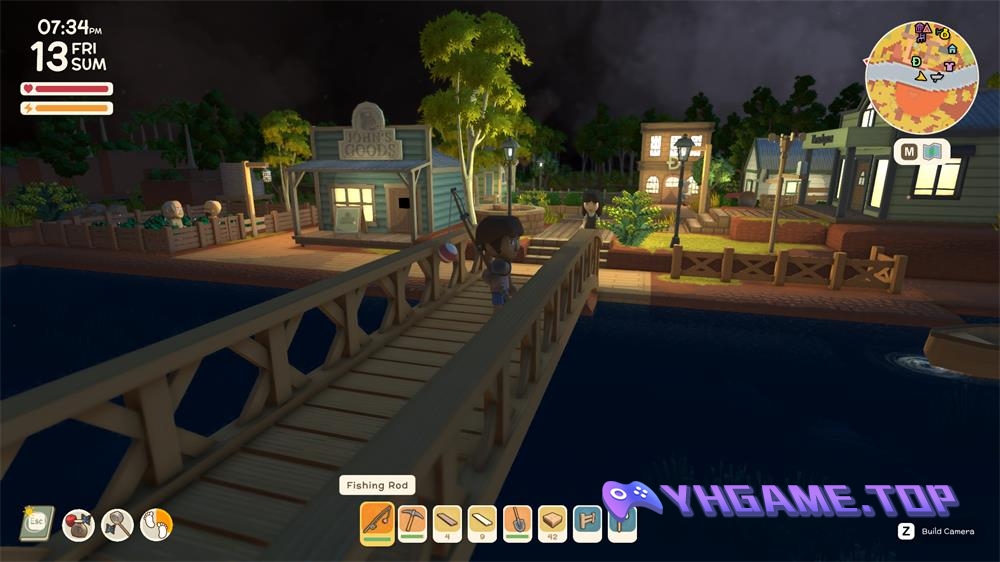Viewport: 1000px width, 562px height.
Task: Click the blue house marker on minimap
Action: click(951, 48)
